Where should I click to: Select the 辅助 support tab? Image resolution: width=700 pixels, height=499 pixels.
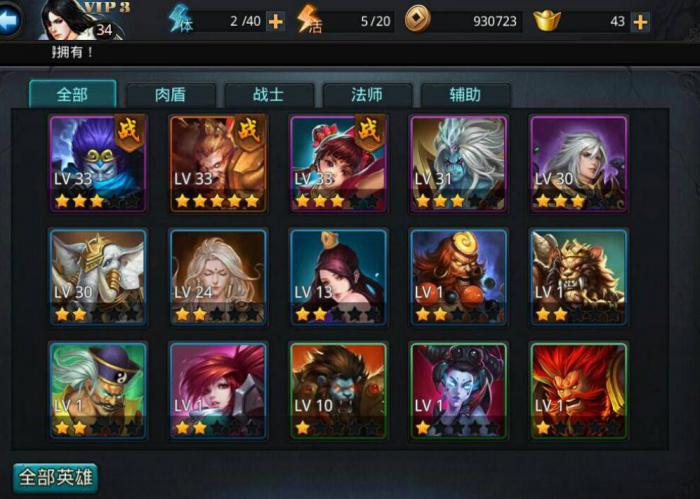pyautogui.click(x=465, y=95)
